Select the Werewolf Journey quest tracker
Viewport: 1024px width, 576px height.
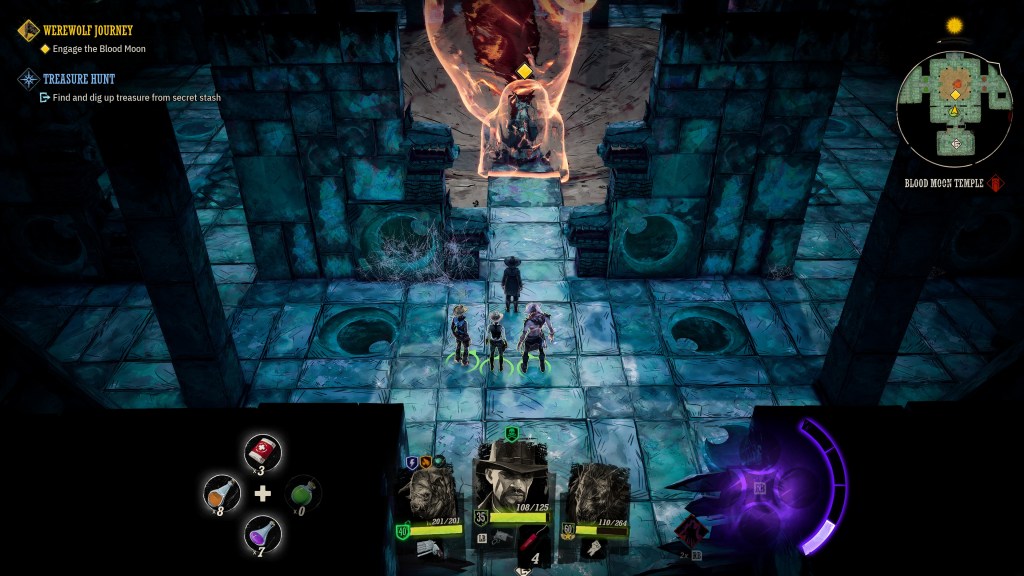pos(88,31)
